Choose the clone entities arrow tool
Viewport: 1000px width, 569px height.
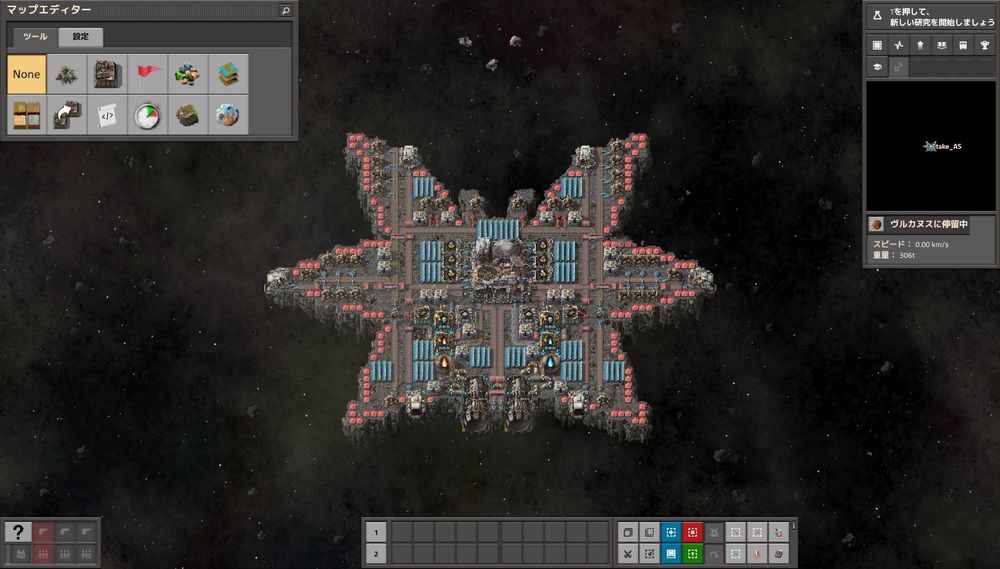(x=68, y=115)
